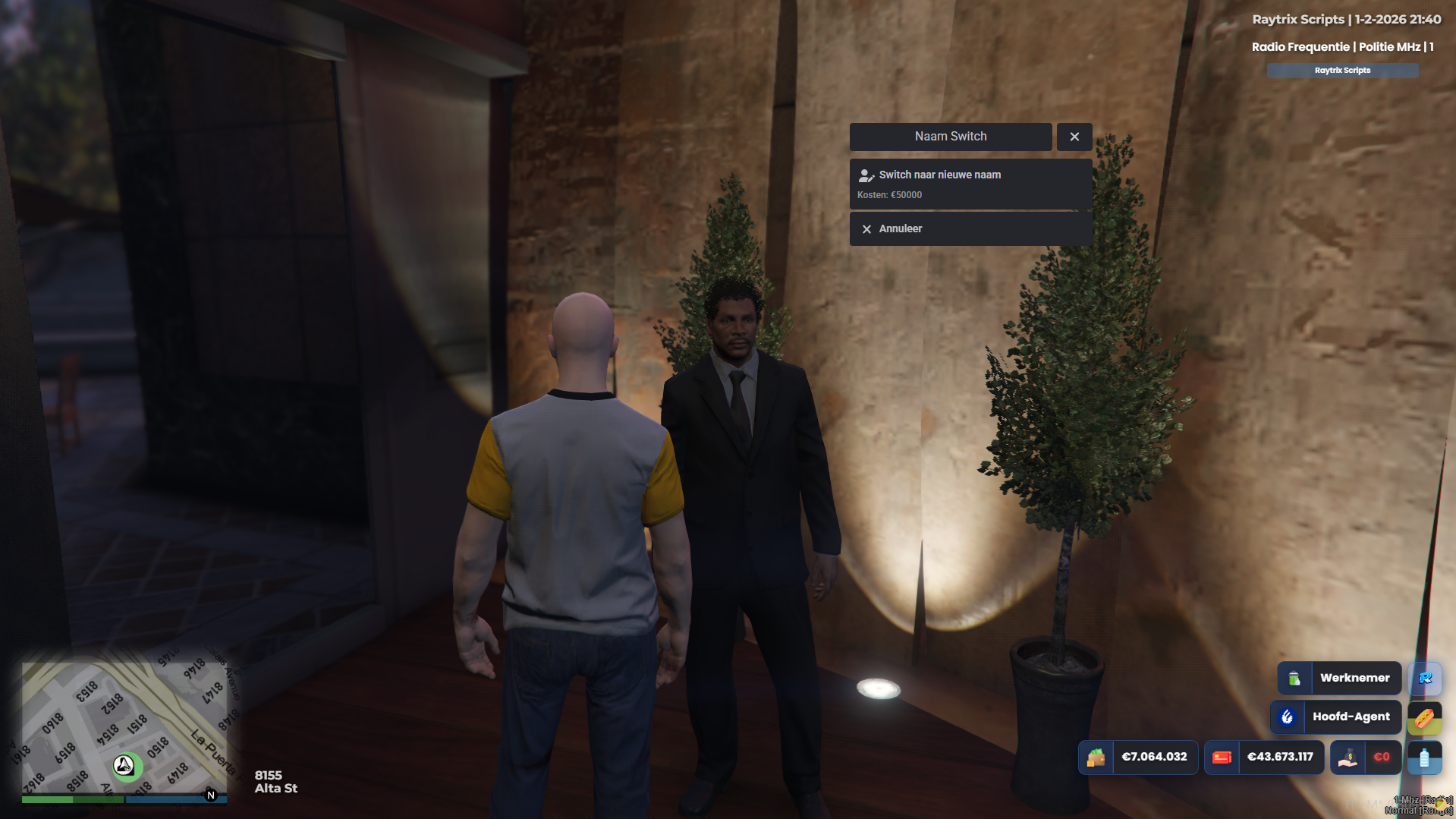Click the Werknemer job label
This screenshot has height=819, width=1456.
click(x=1356, y=678)
